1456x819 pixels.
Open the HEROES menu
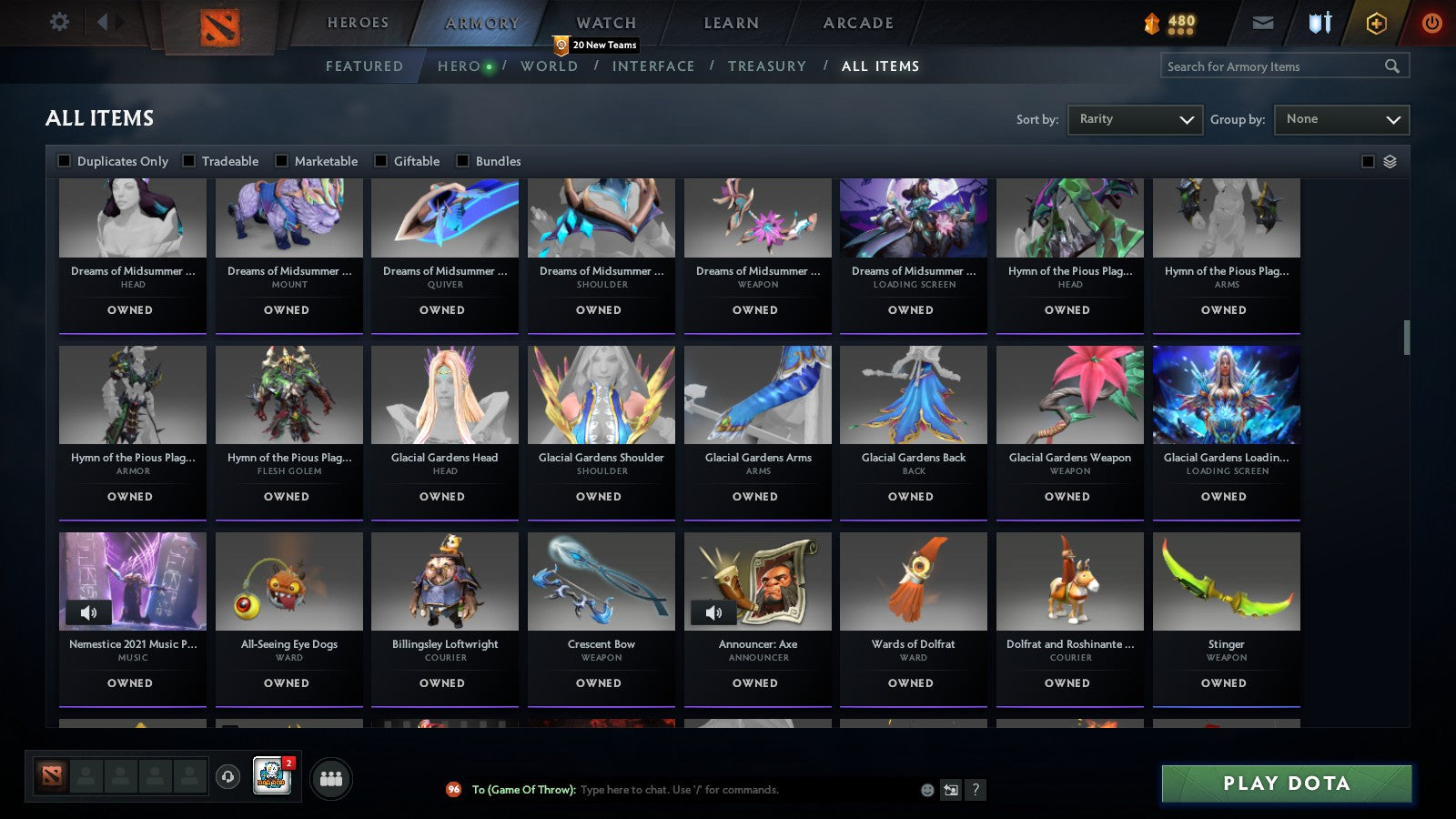(x=358, y=23)
